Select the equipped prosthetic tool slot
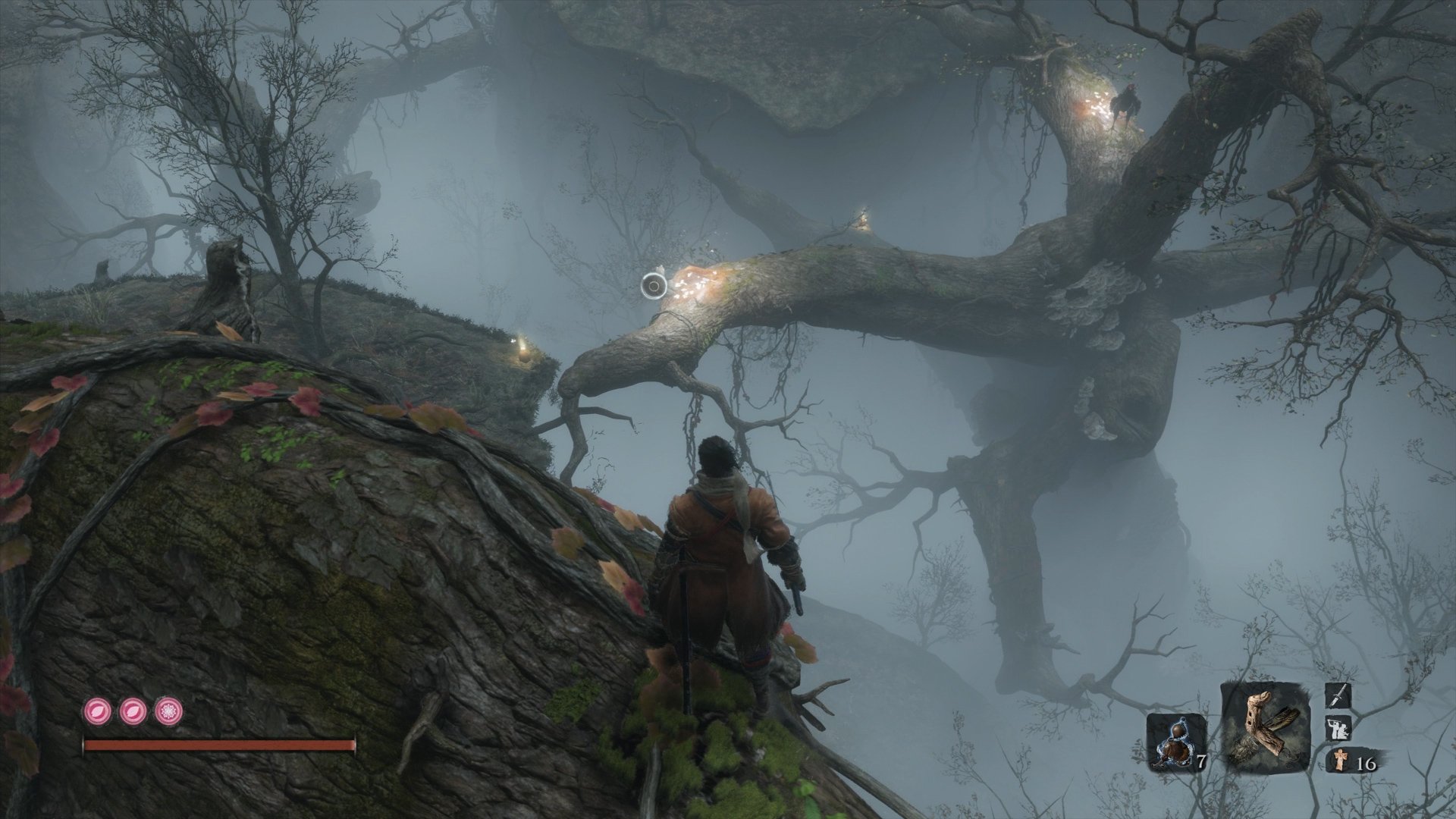This screenshot has height=819, width=1456. (1266, 726)
